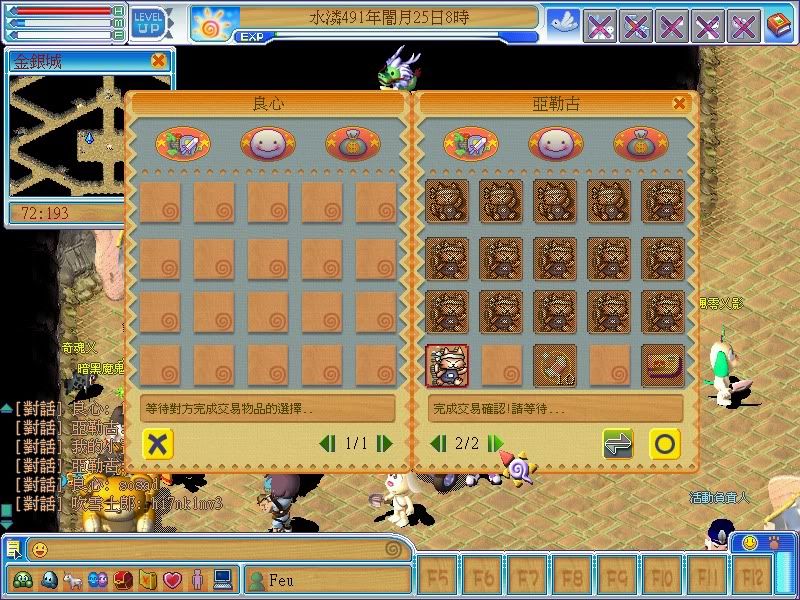Go to next page in 亞勒古 panel

(x=495, y=443)
